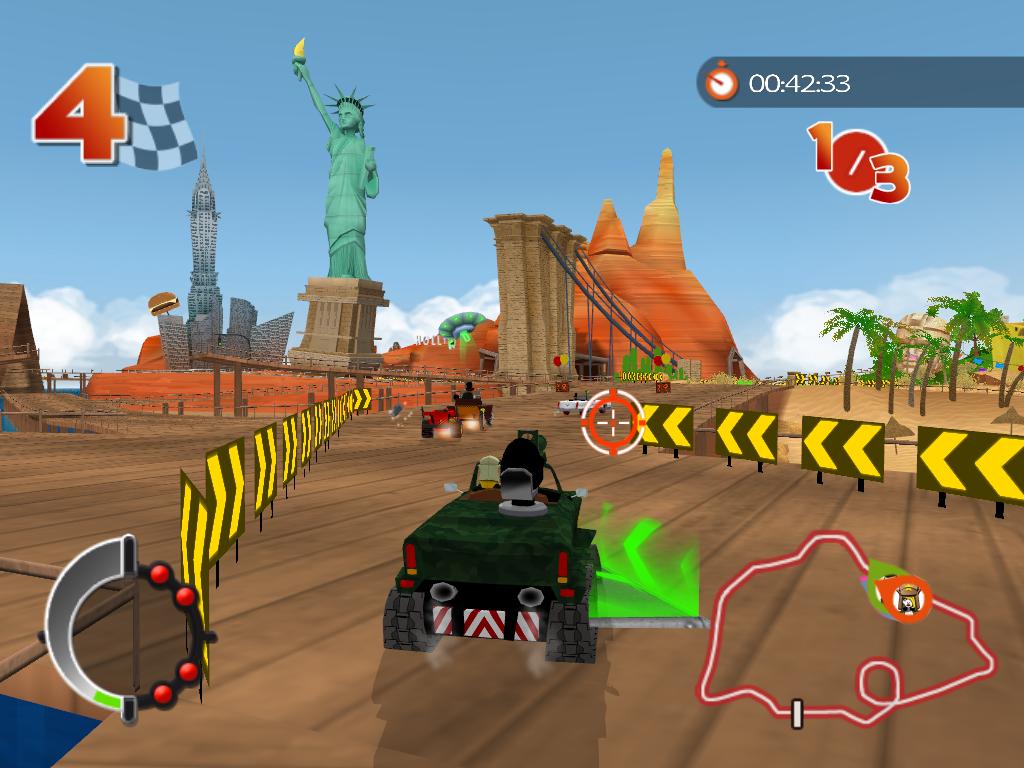Select the player portrait marker on minimap
Image resolution: width=1024 pixels, height=768 pixels.
908,598
